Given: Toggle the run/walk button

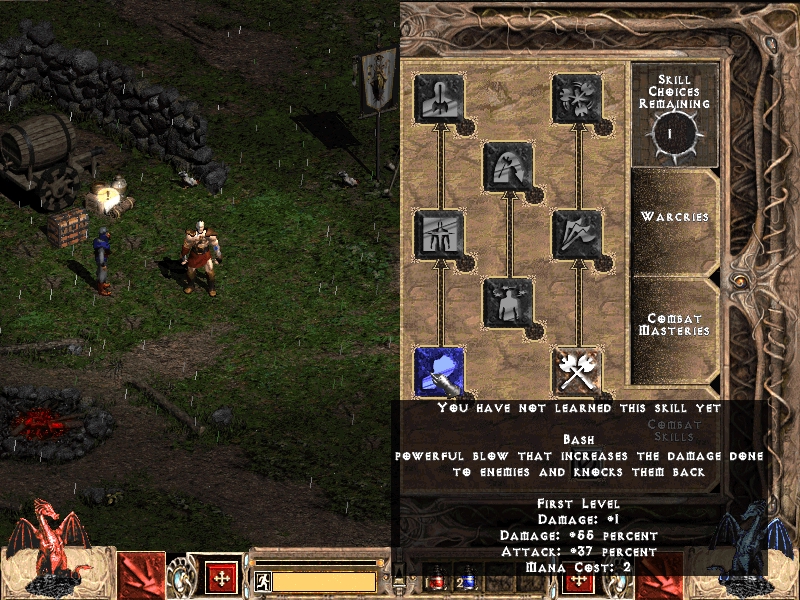Looking at the screenshot, I should pos(262,580).
